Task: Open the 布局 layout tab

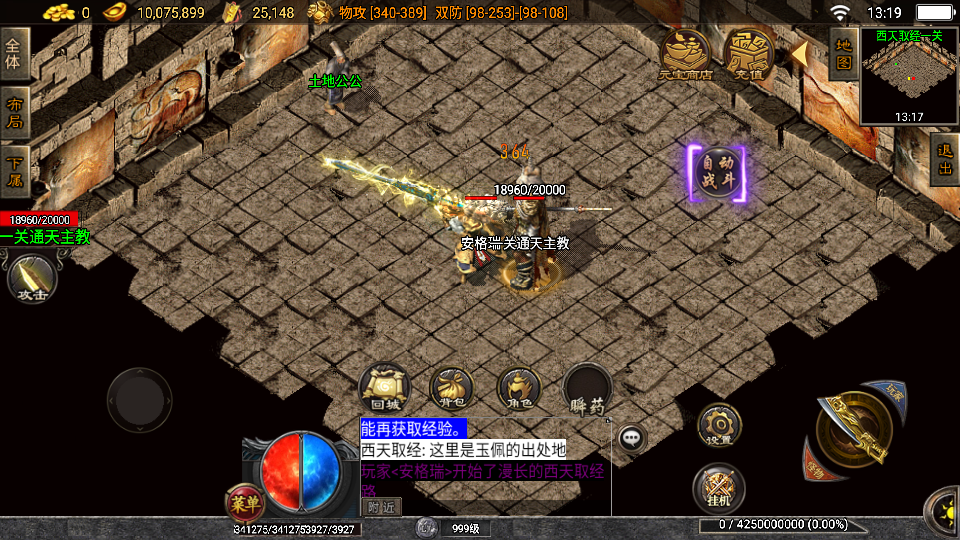Action: (14, 114)
